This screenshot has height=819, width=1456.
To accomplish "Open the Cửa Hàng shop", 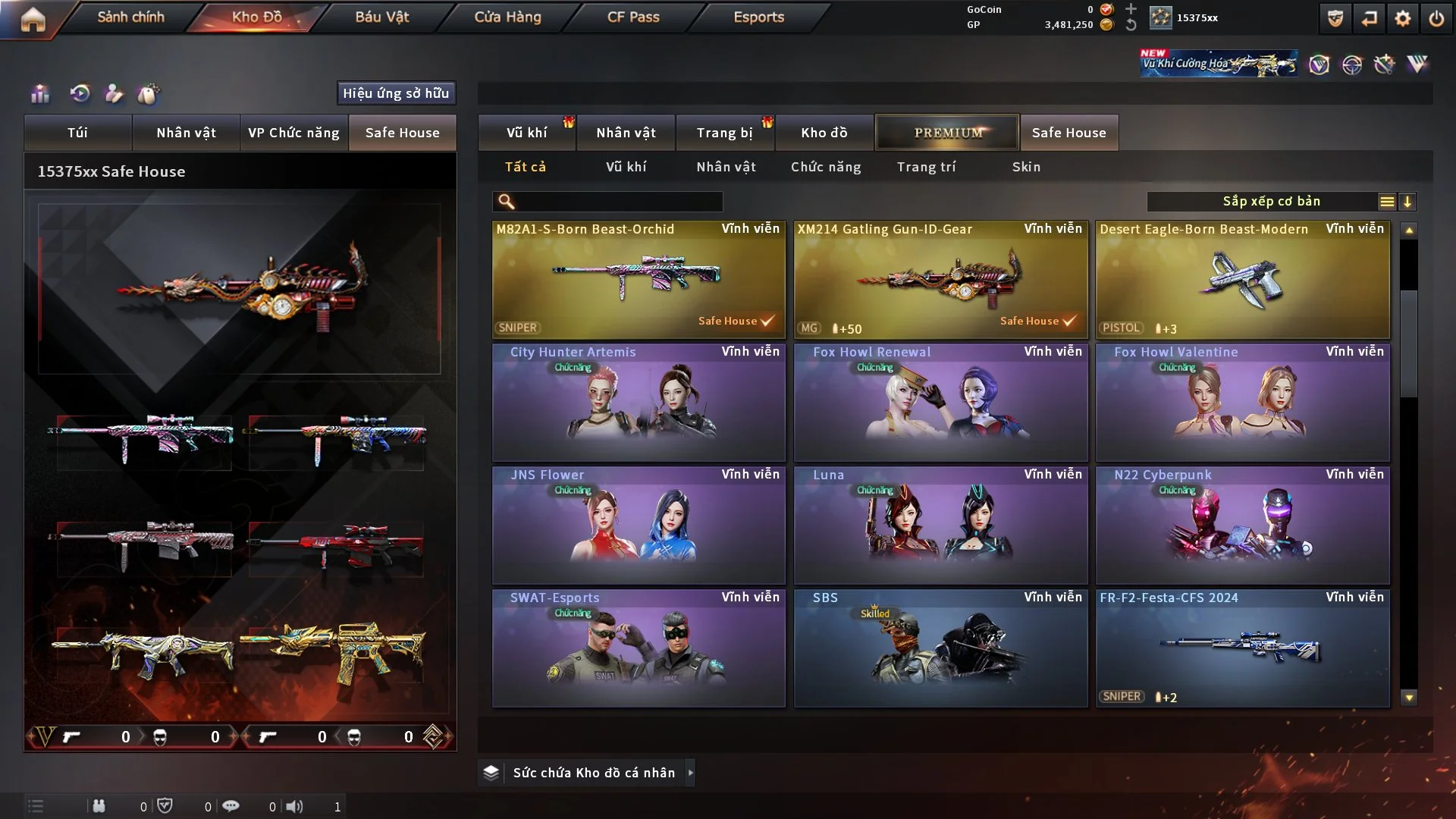I will tap(507, 17).
